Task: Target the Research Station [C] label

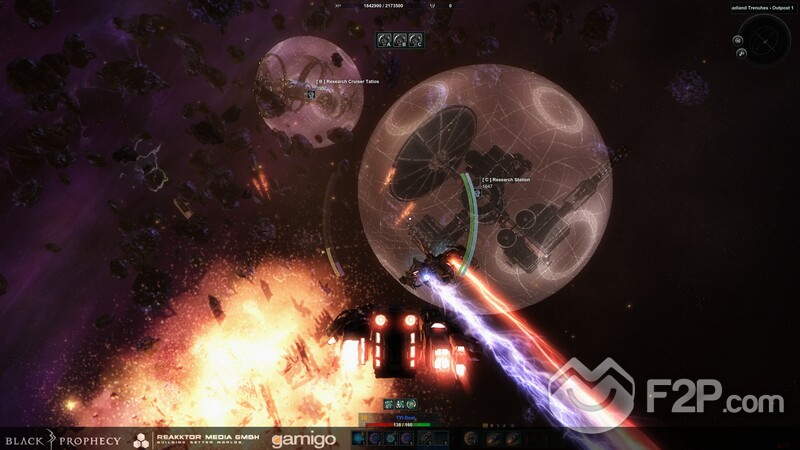Action: [505, 180]
